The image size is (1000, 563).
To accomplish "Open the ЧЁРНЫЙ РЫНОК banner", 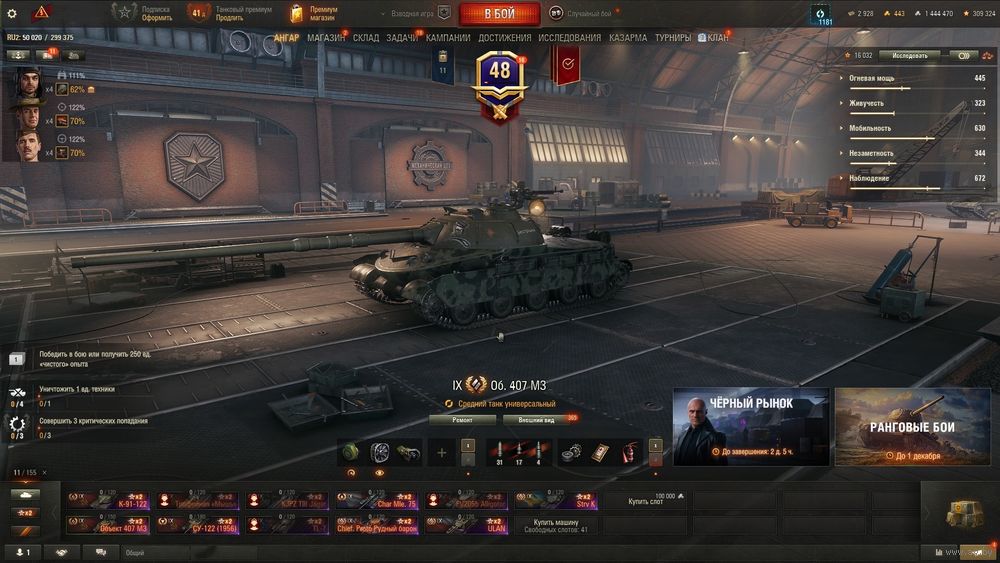I will (x=751, y=427).
